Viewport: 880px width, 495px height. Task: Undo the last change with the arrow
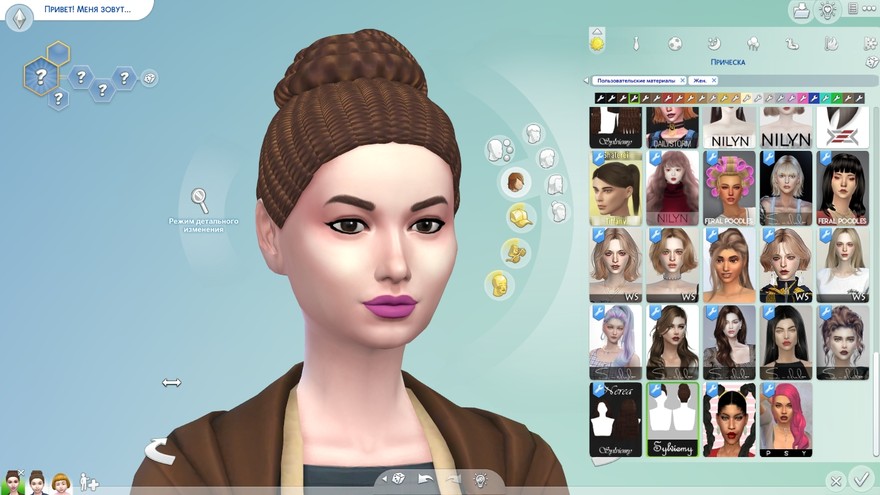pos(426,480)
